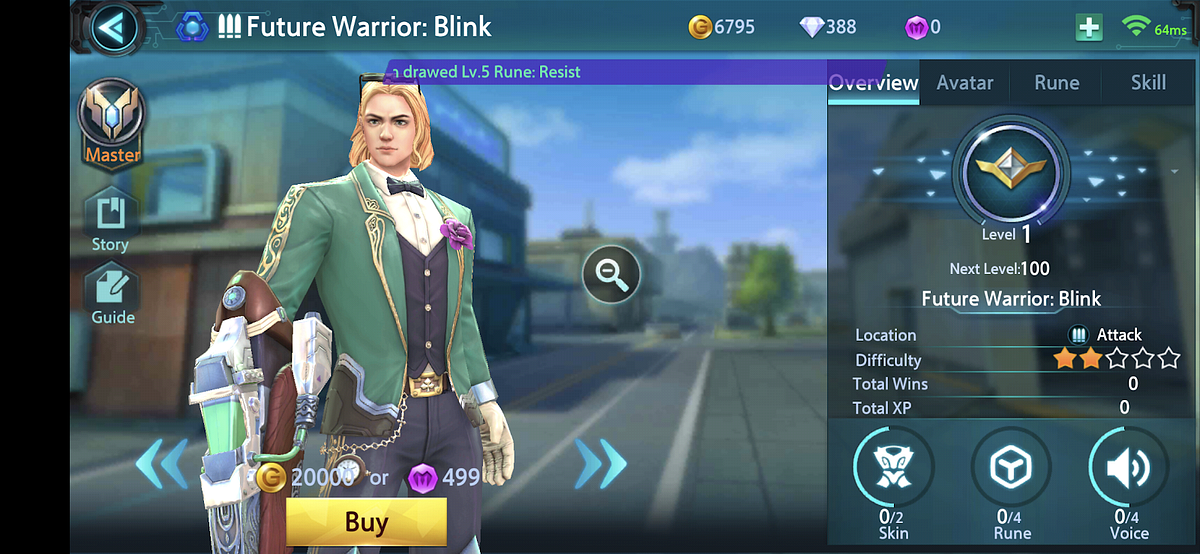
Task: Open the hero Story page
Action: click(110, 219)
